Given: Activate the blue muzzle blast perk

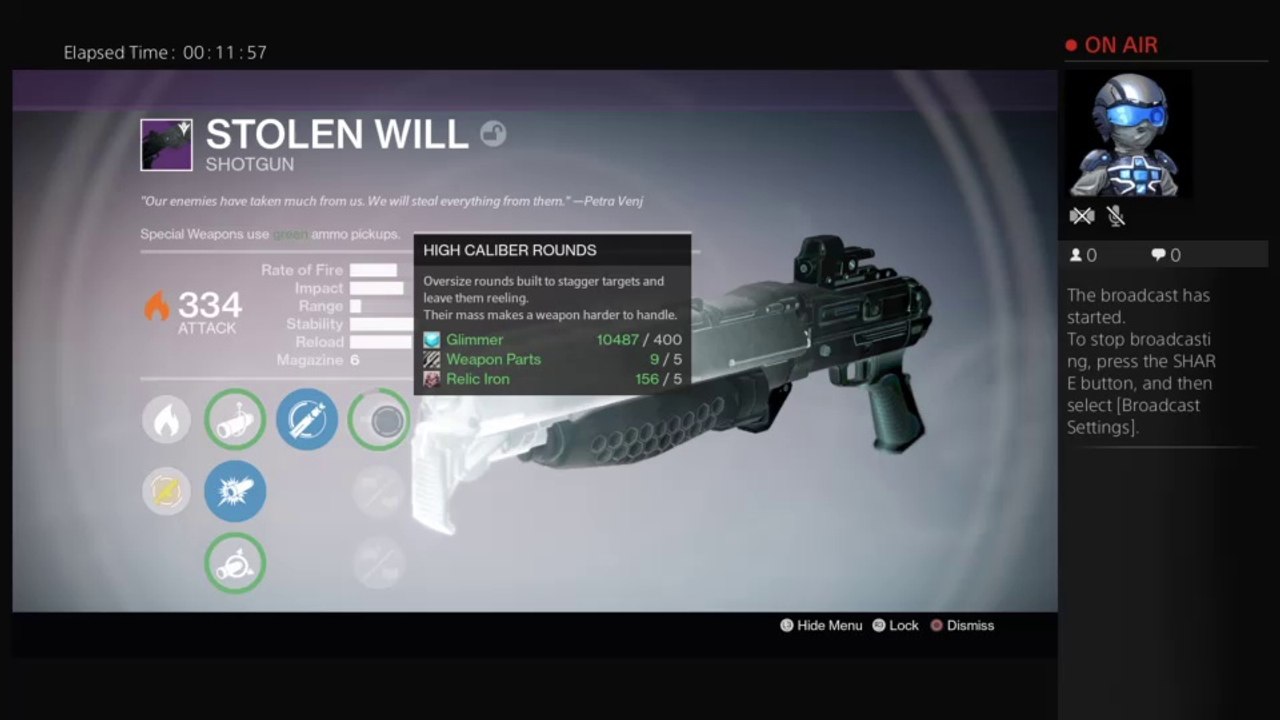Looking at the screenshot, I should 235,491.
